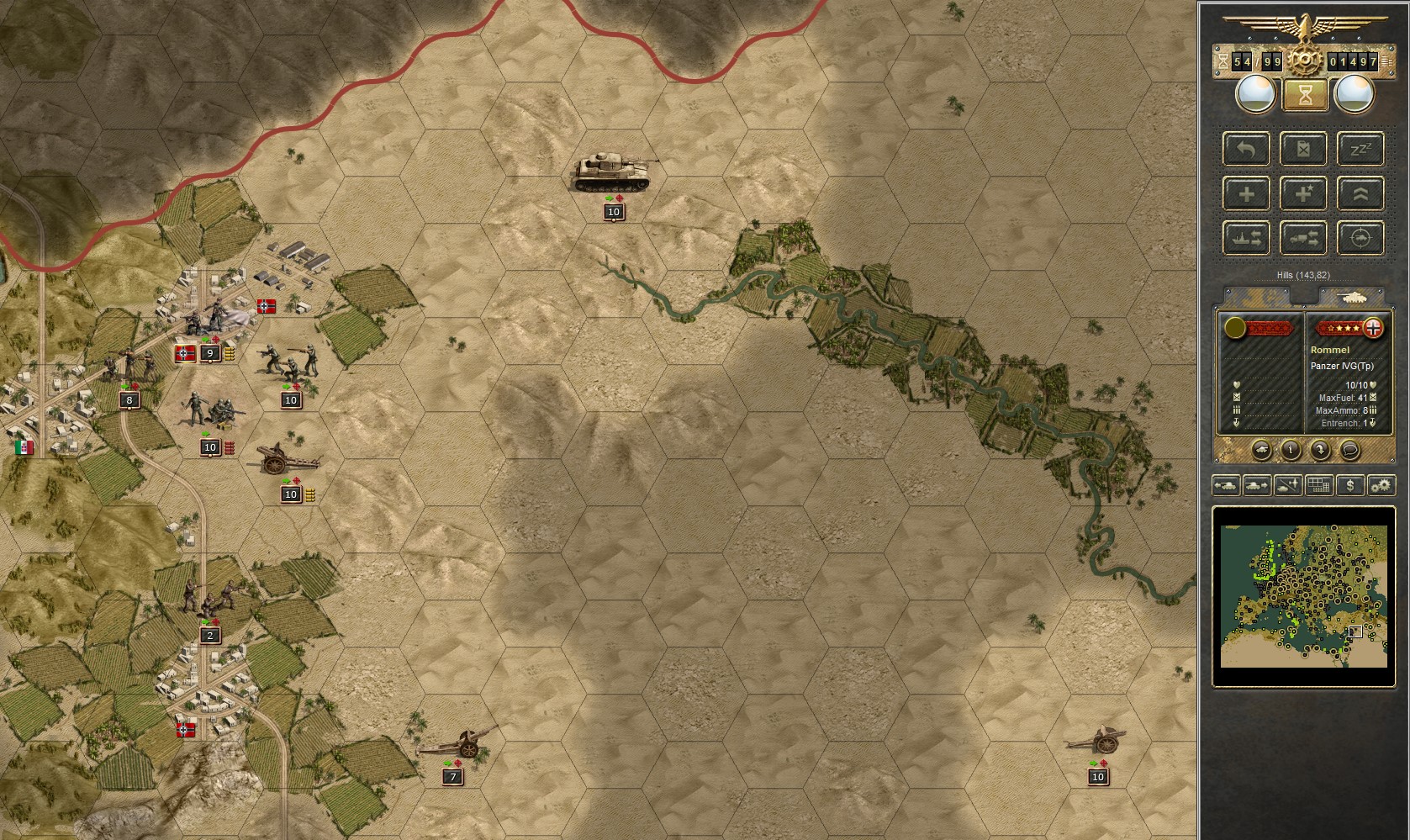Put the unit to sleep with Zzz icon
This screenshot has width=1410, height=840.
pos(1361,149)
